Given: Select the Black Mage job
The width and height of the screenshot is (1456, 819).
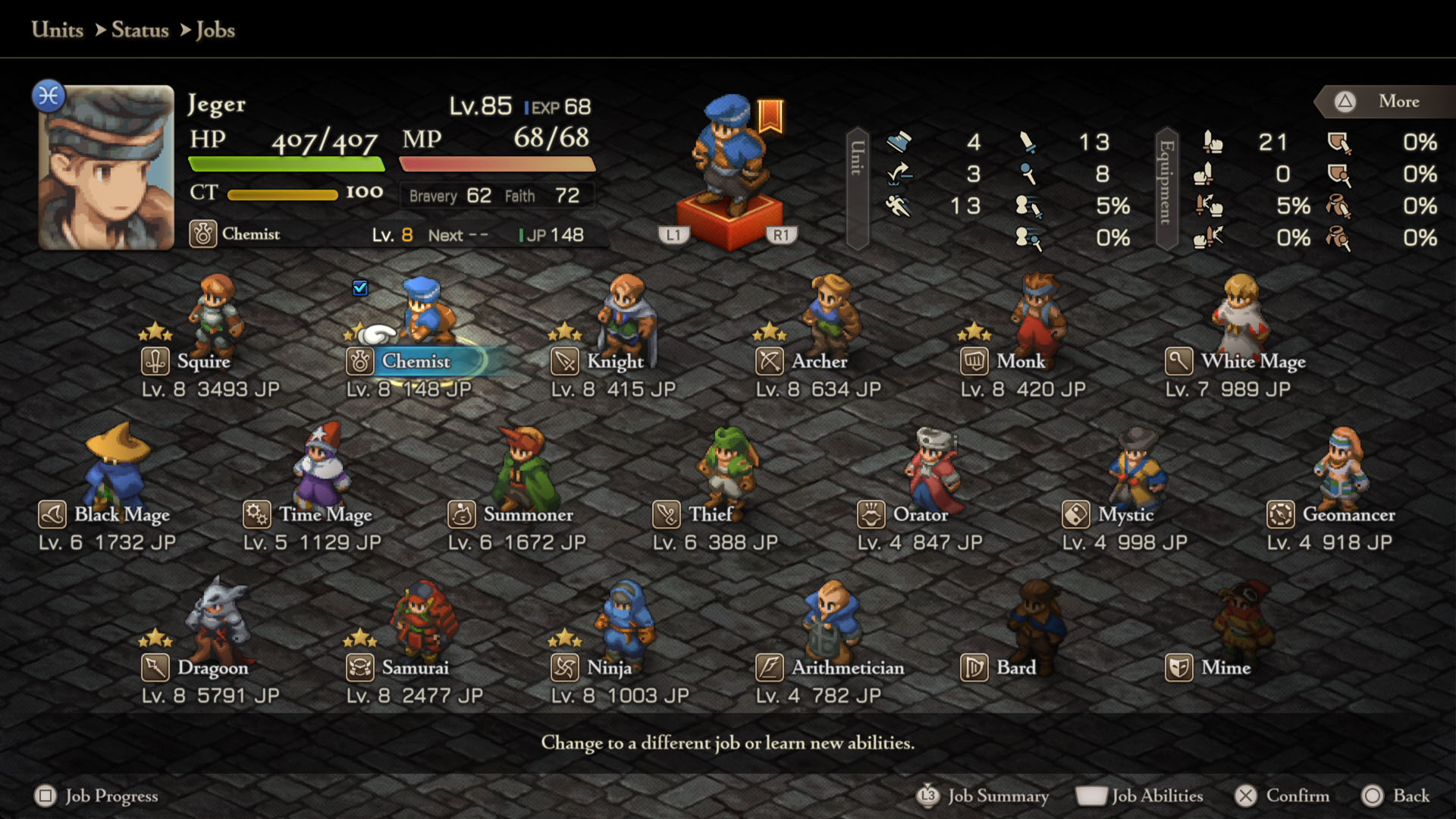Looking at the screenshot, I should pos(121,515).
